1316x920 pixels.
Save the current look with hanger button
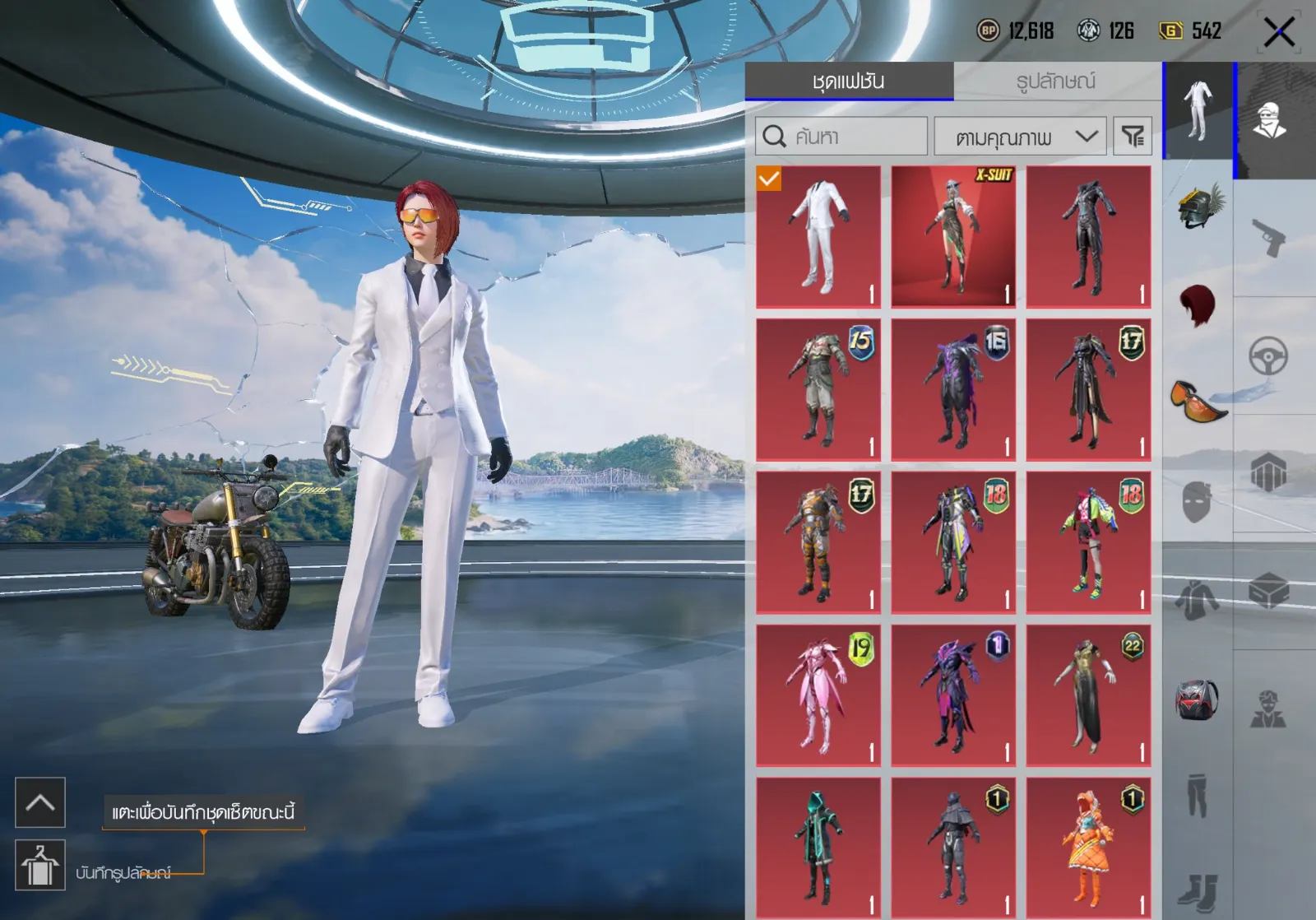(x=39, y=866)
